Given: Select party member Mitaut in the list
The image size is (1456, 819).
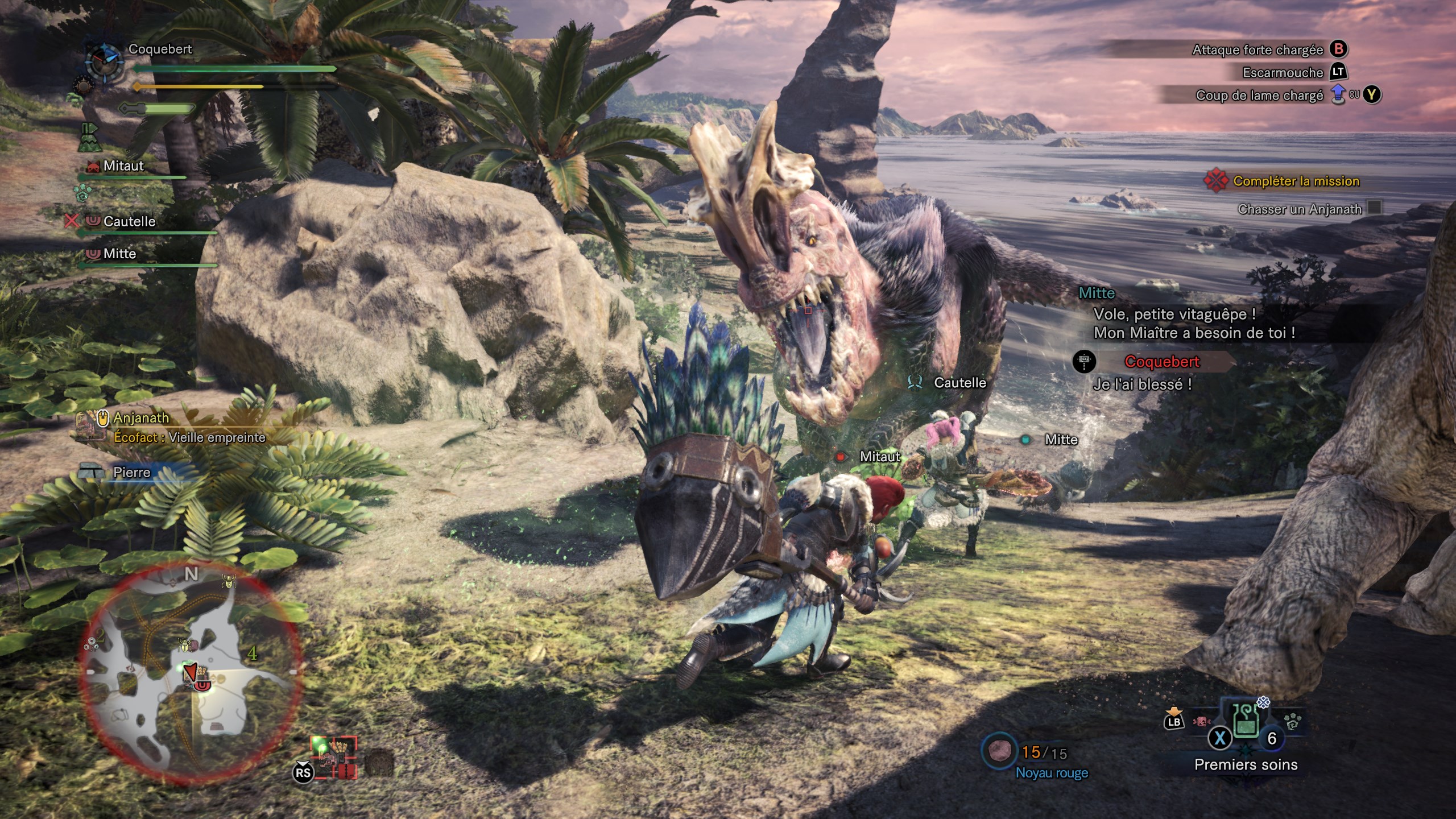Looking at the screenshot, I should [123, 166].
